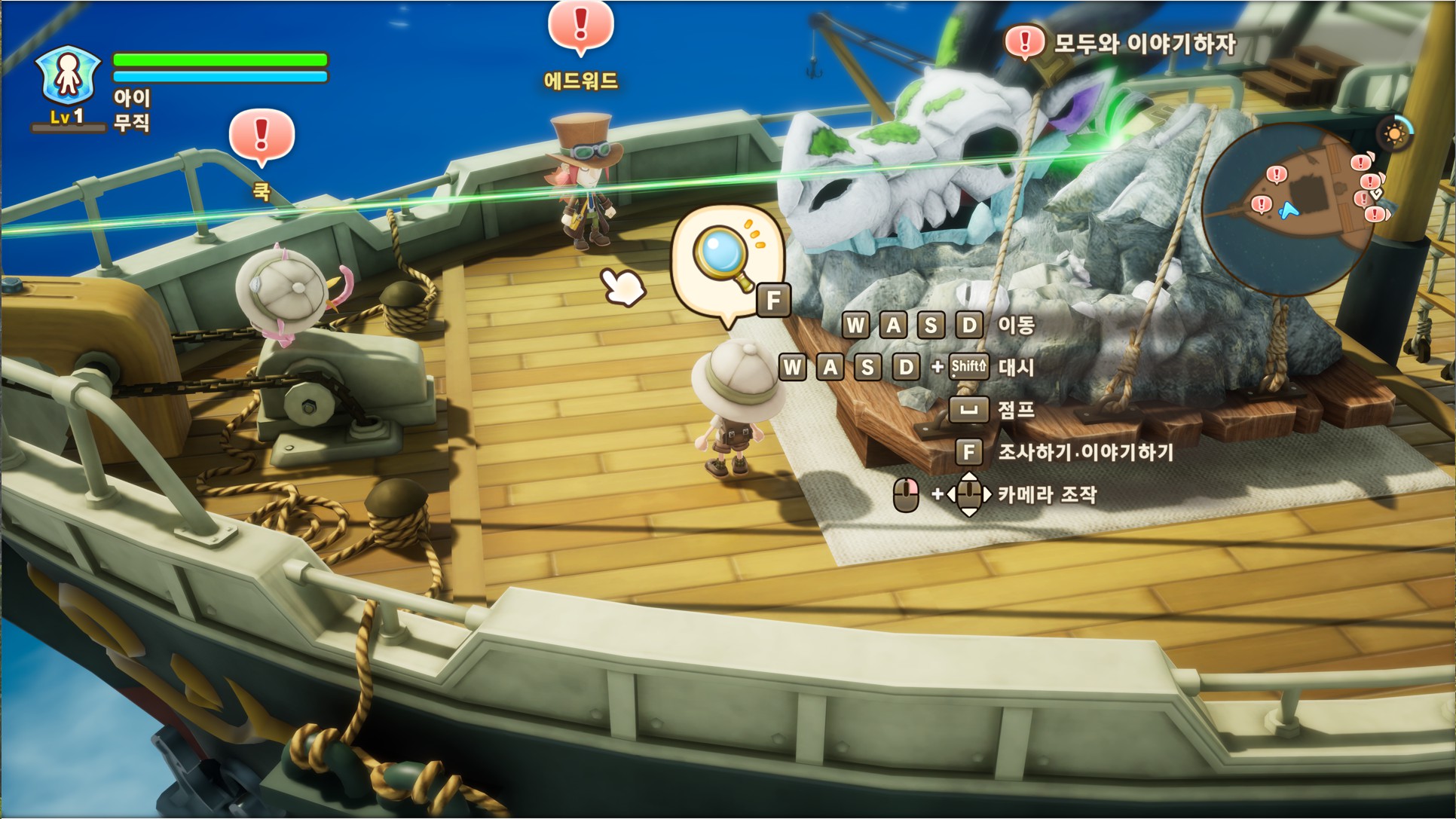Screen dimensions: 1456x819
Task: Click the circular ship minimap
Action: pos(1288,209)
